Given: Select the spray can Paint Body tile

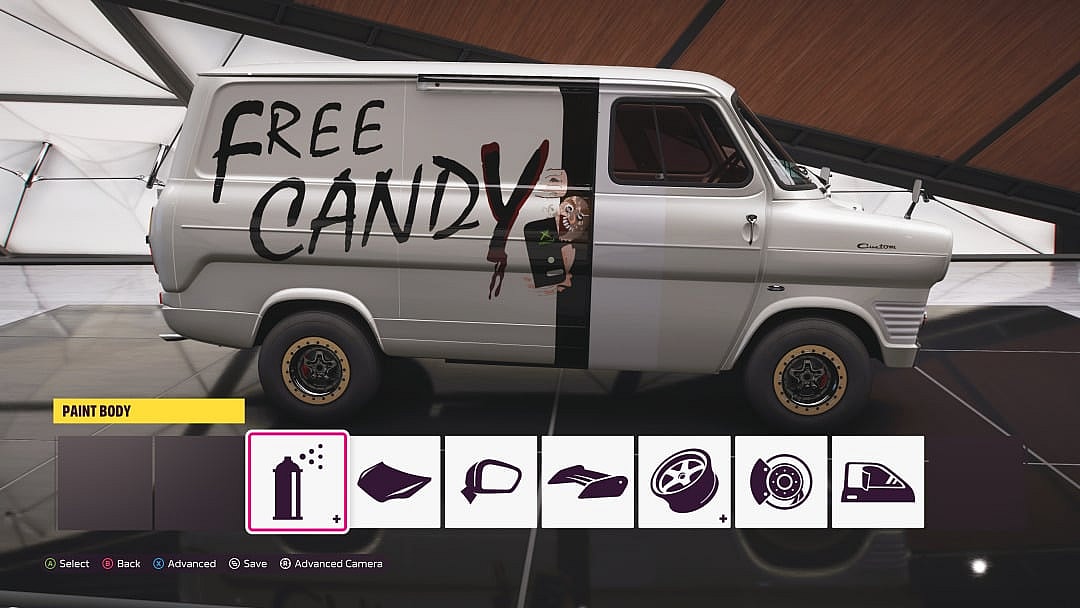Looking at the screenshot, I should pyautogui.click(x=297, y=482).
